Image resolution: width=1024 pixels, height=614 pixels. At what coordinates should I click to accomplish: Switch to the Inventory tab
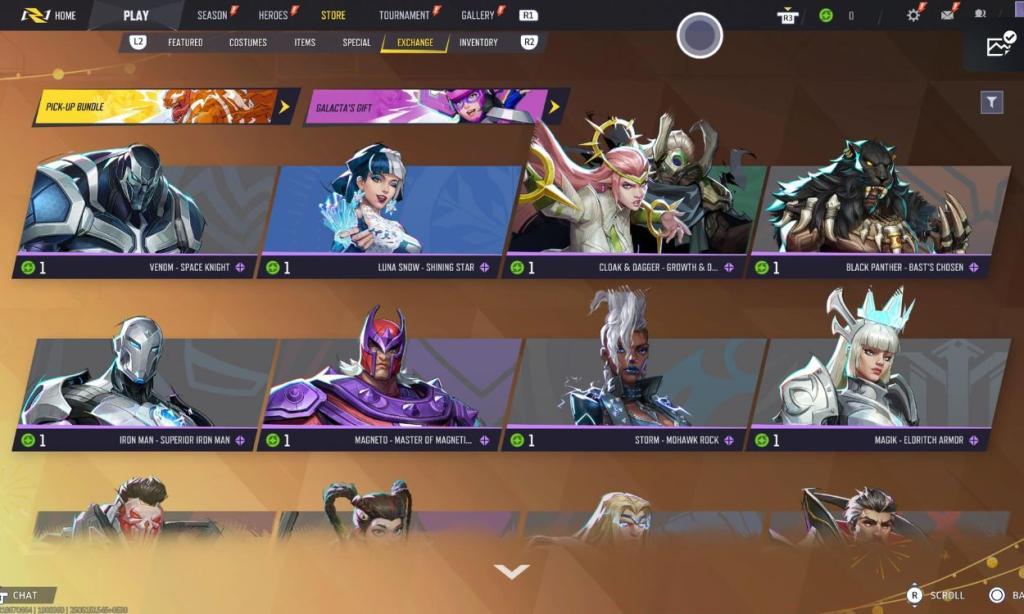479,43
